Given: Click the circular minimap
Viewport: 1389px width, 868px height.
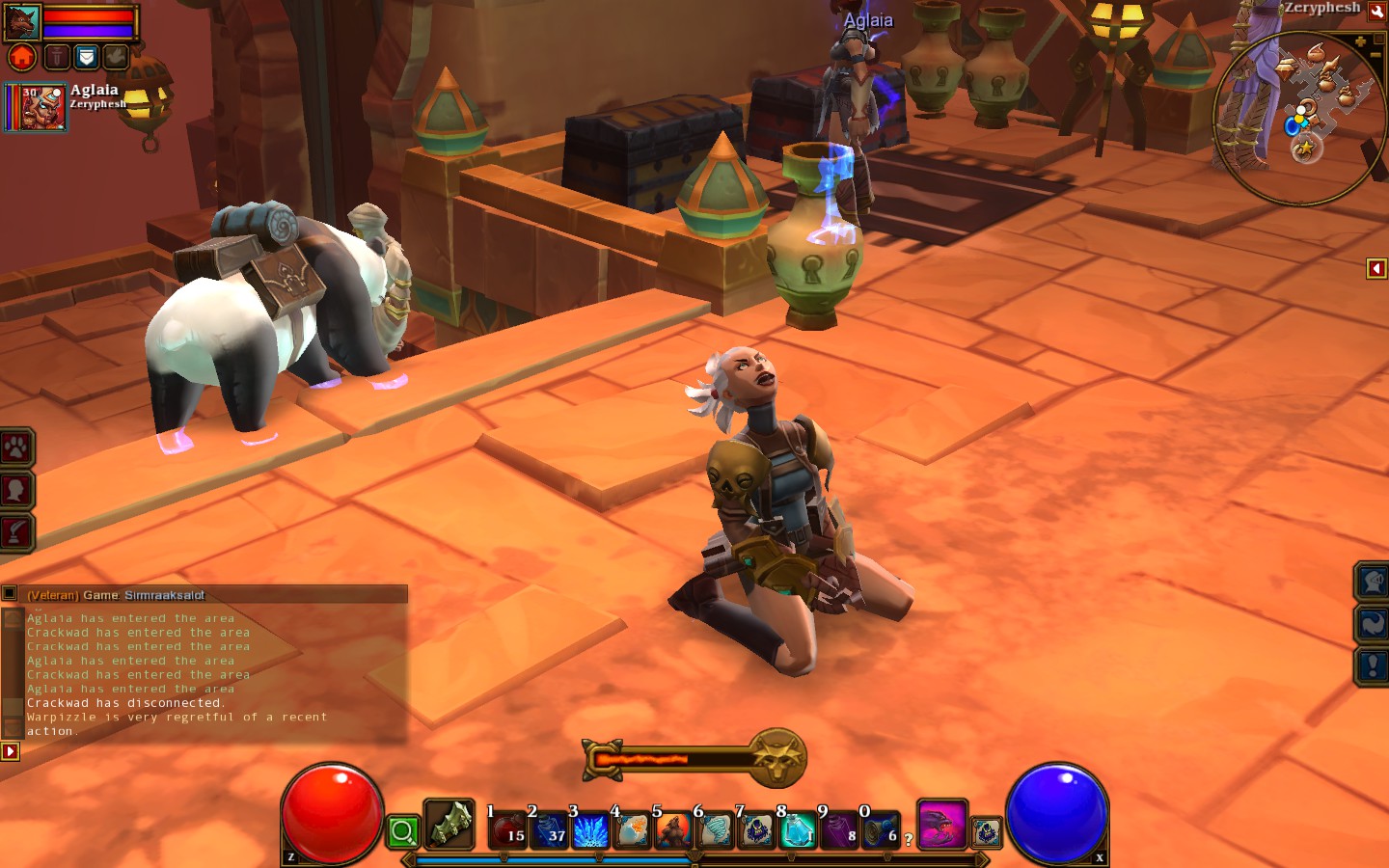Looking at the screenshot, I should pos(1297,118).
